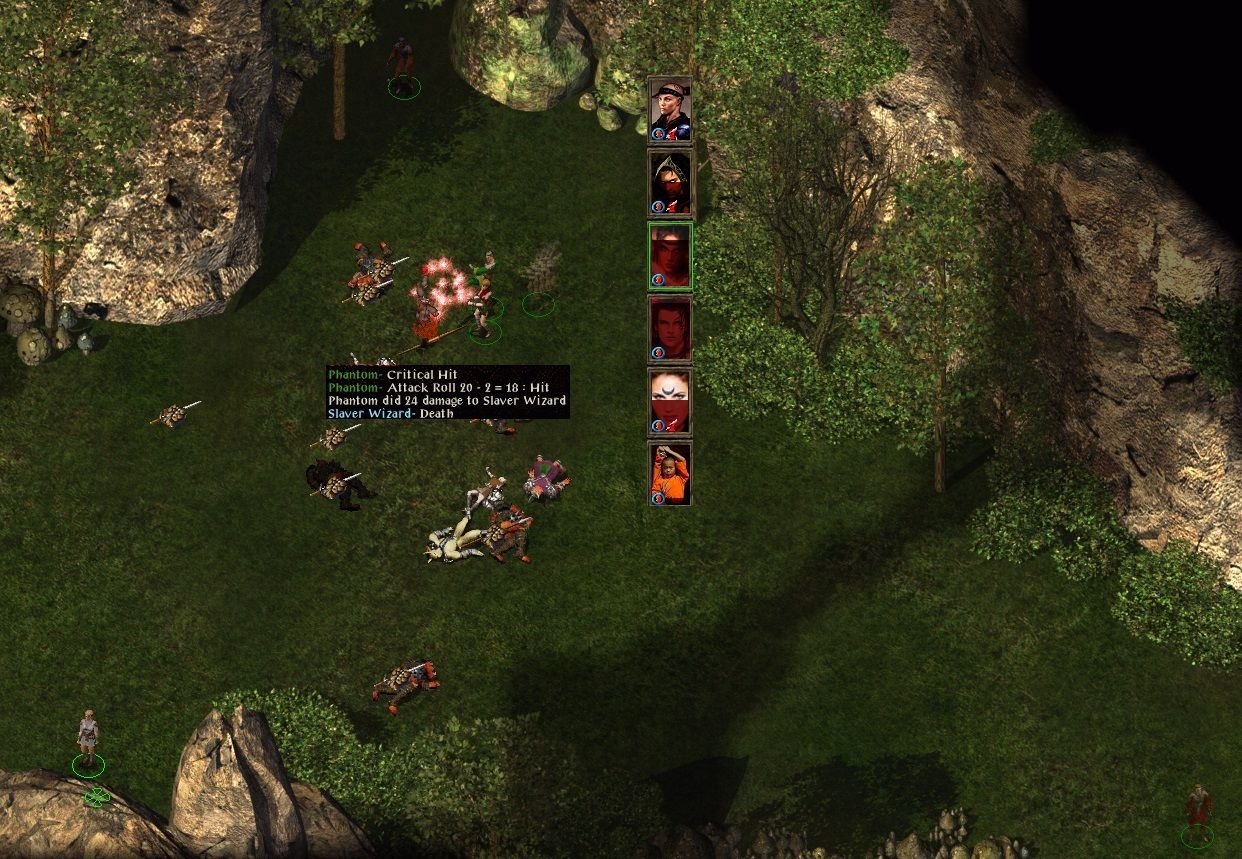Choose the hooded masked character portrait

pos(670,183)
